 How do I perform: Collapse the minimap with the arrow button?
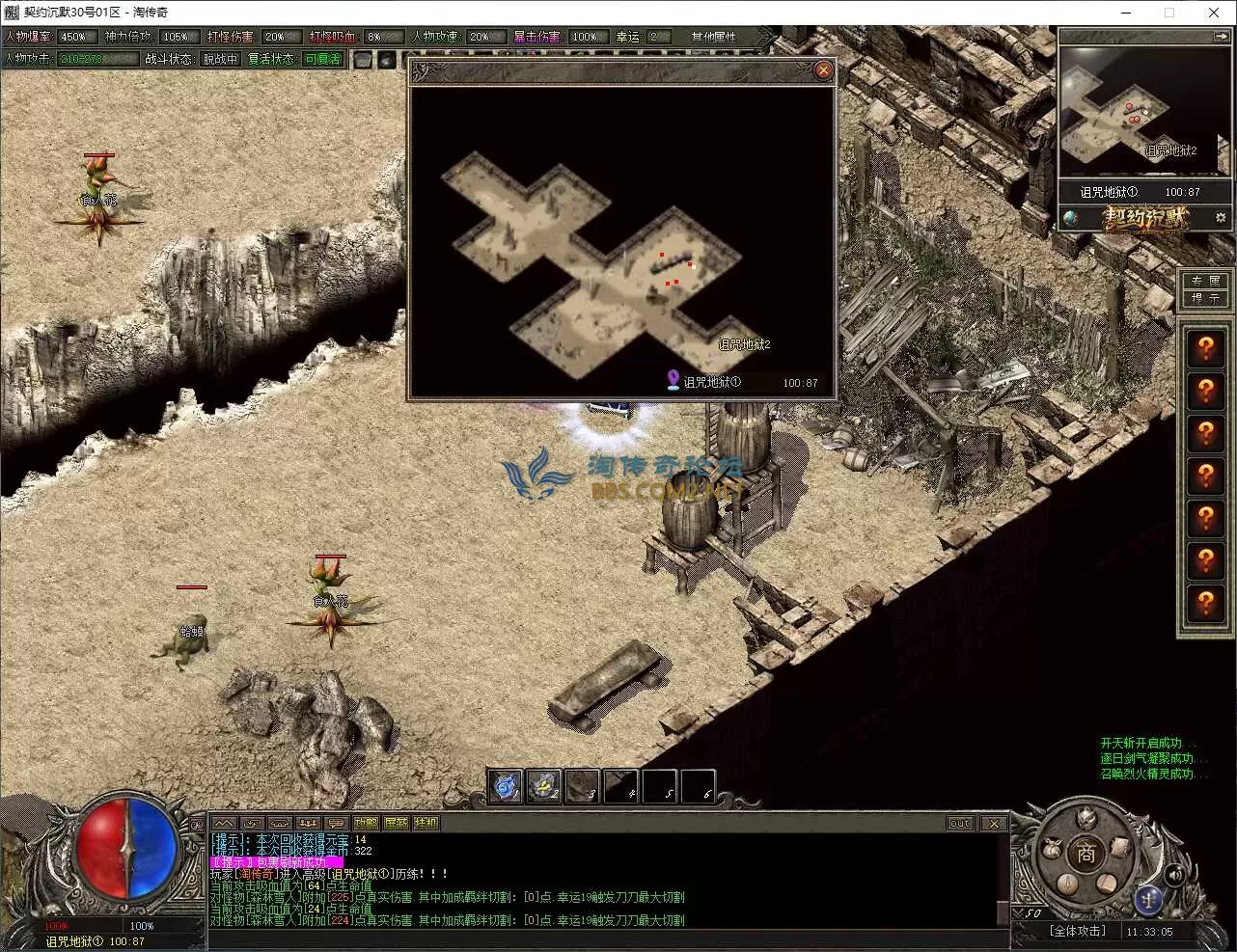(x=1221, y=37)
